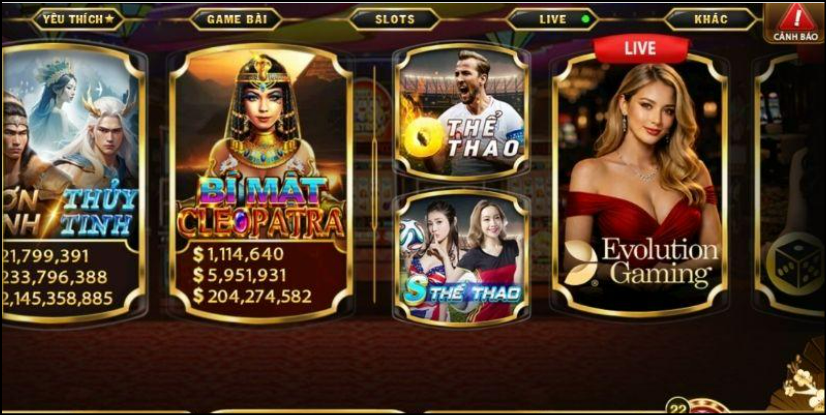
Task: Launch the Bí Mật Cleopatra game
Action: [x=260, y=180]
